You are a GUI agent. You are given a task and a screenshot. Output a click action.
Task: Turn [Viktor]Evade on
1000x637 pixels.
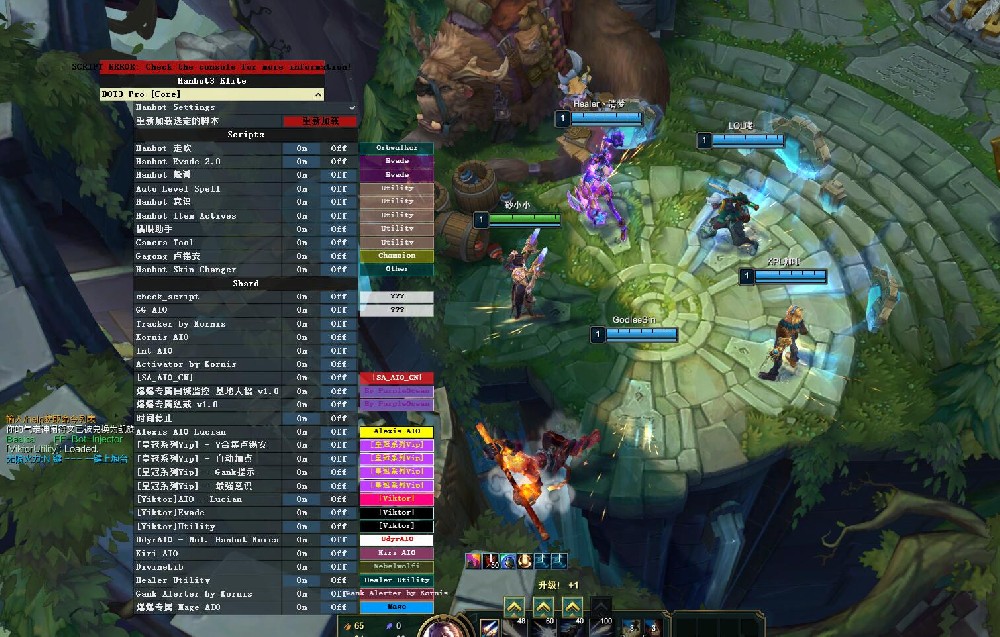coord(302,512)
